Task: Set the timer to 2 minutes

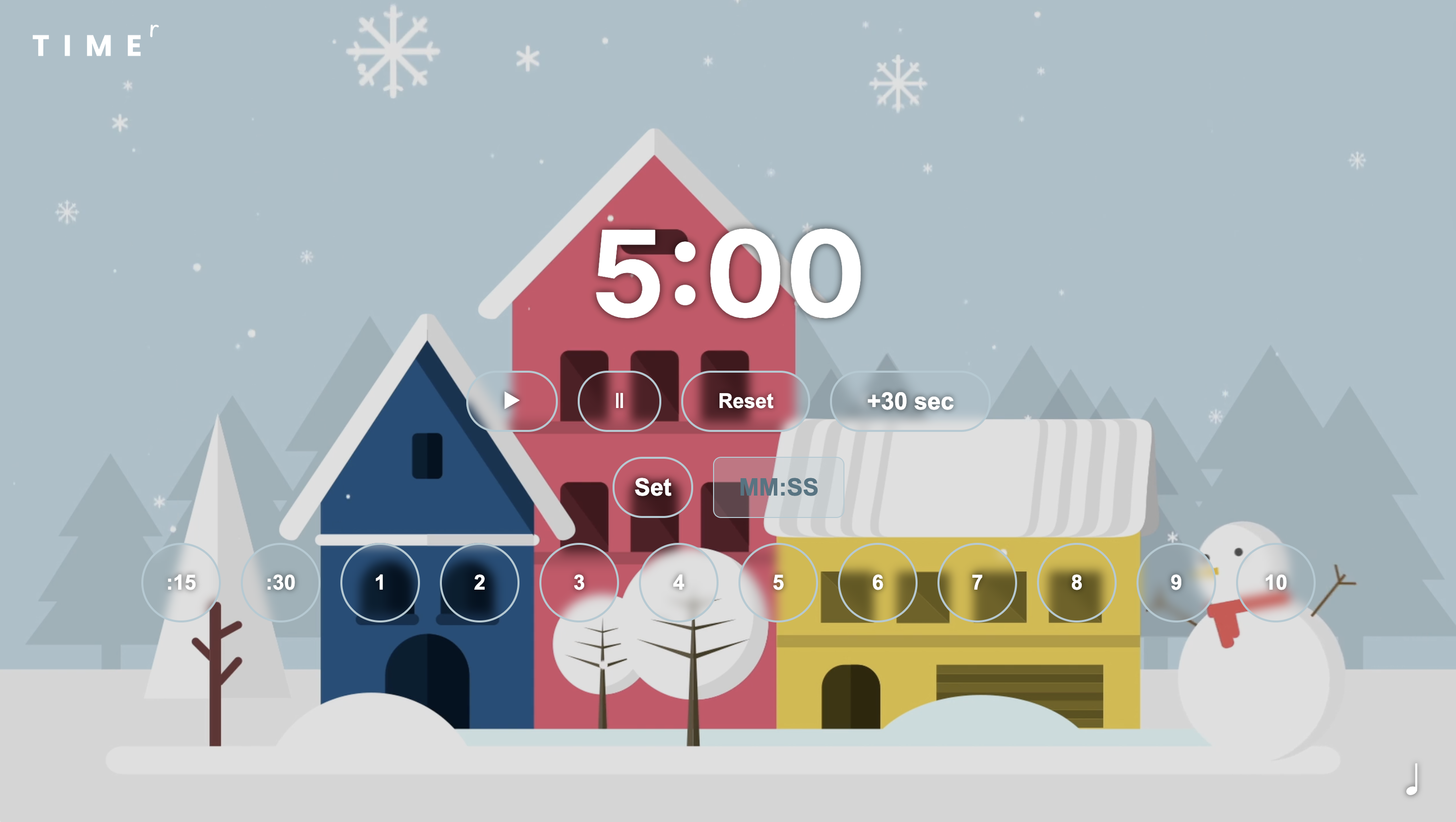Action: pyautogui.click(x=479, y=582)
